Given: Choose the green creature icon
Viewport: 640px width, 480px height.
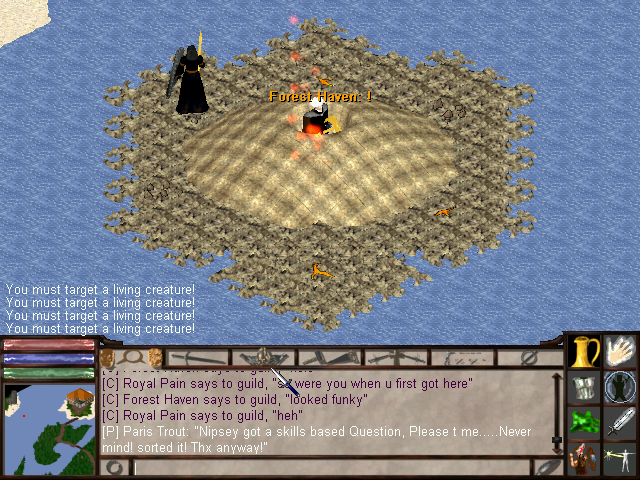Looking at the screenshot, I should 584,421.
